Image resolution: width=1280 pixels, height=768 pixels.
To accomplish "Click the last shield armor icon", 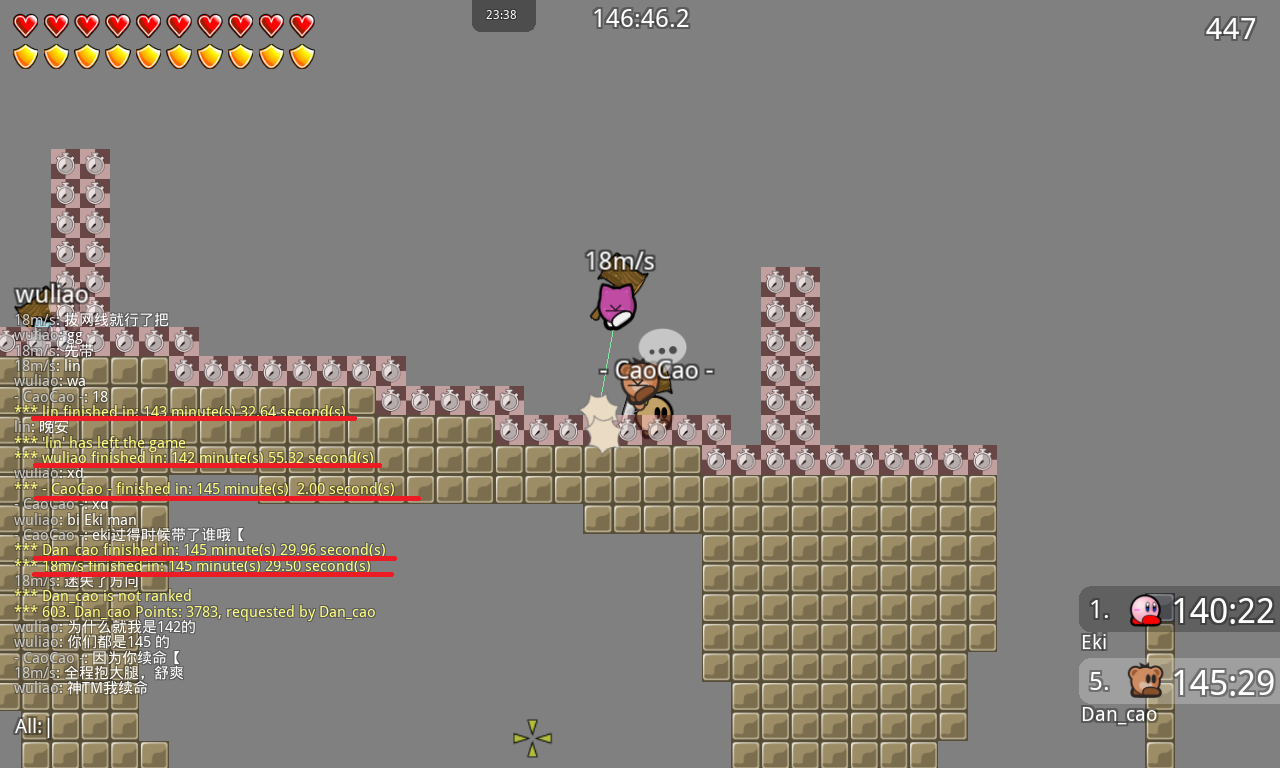I will tap(301, 57).
